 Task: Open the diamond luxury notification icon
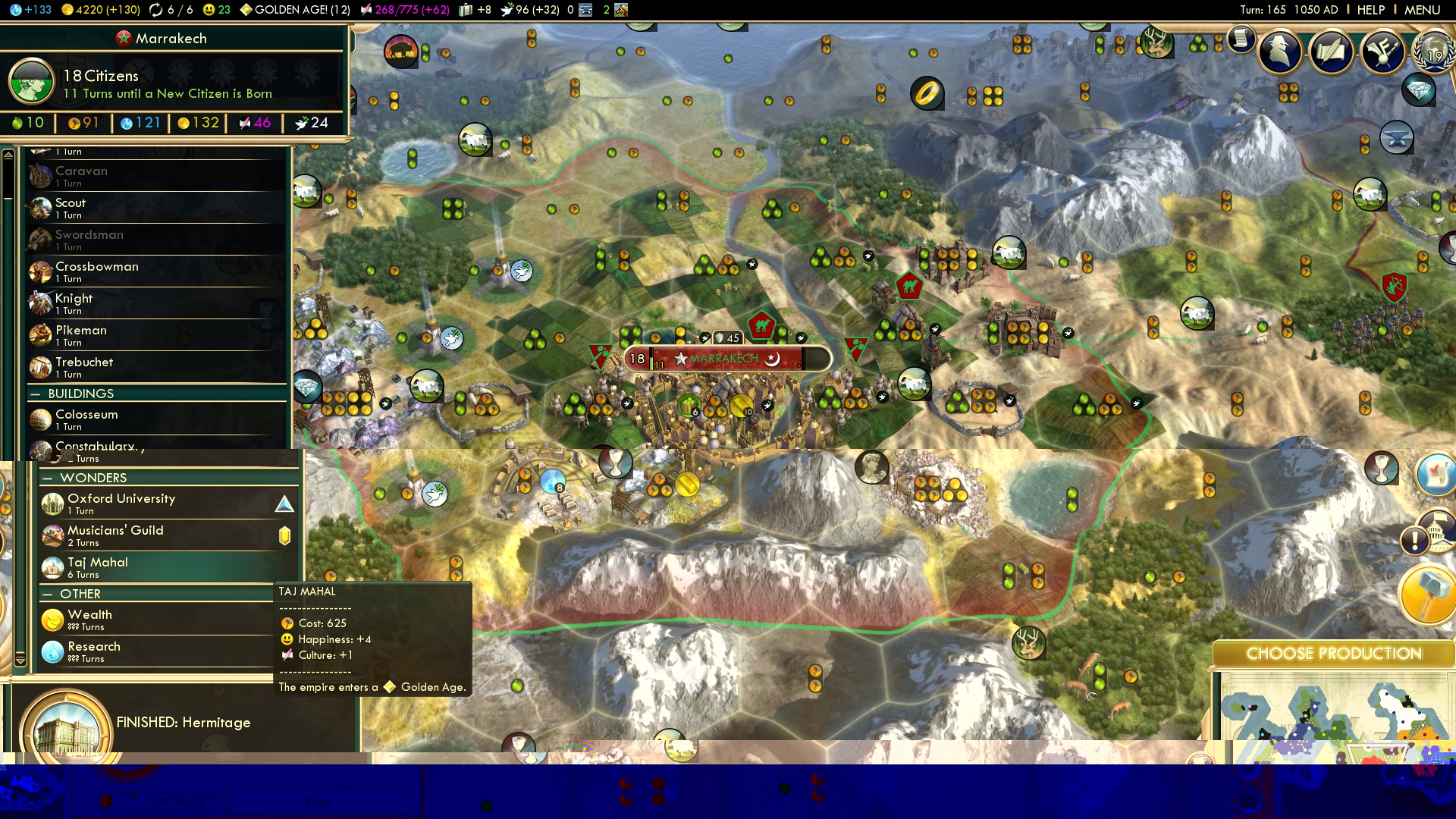click(1419, 91)
